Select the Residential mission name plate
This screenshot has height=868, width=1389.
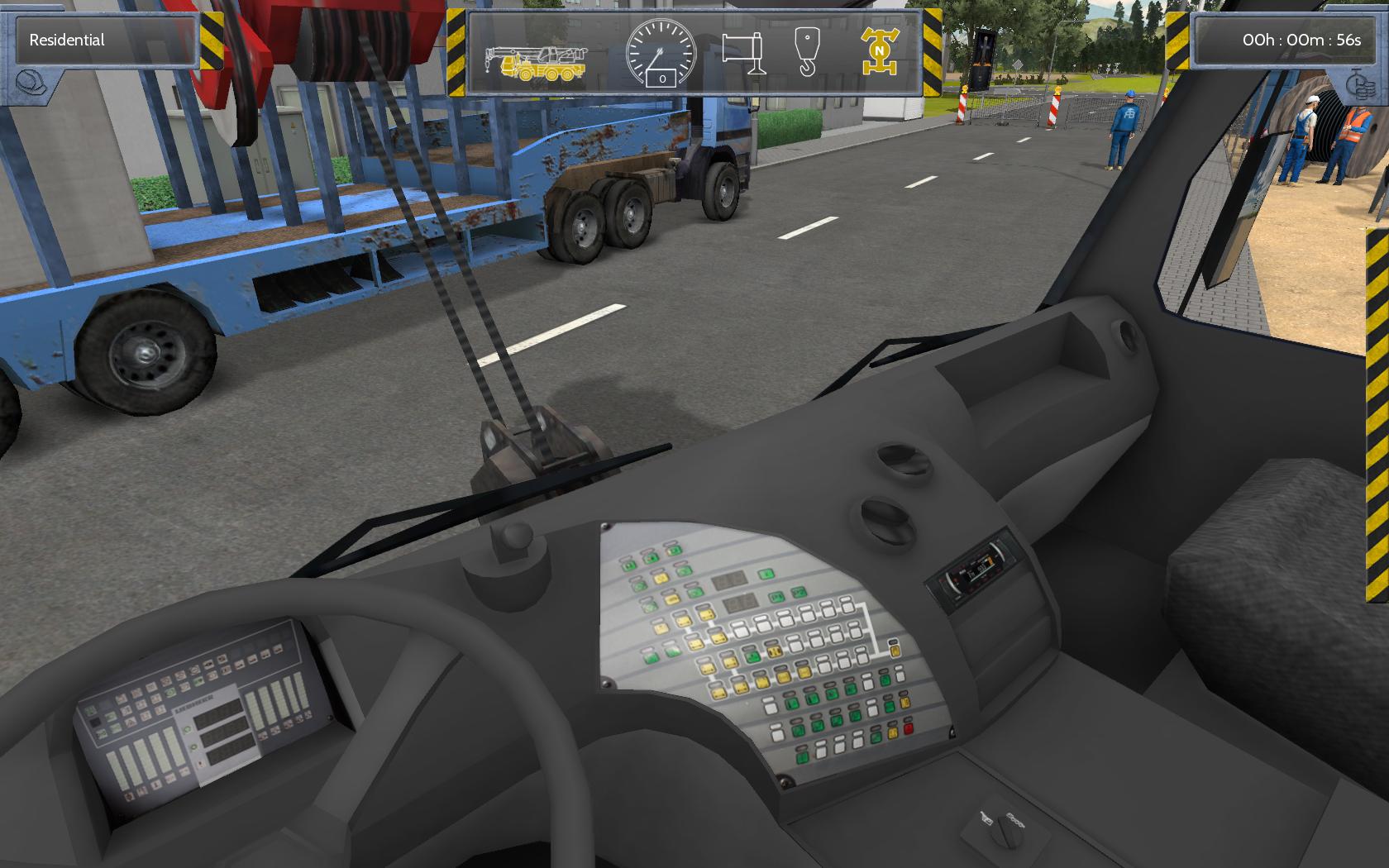[x=106, y=40]
